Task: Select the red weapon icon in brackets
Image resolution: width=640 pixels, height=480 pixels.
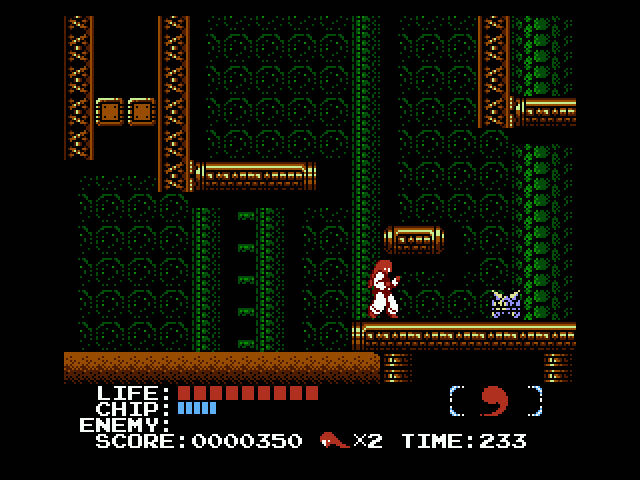Action: pyautogui.click(x=495, y=401)
